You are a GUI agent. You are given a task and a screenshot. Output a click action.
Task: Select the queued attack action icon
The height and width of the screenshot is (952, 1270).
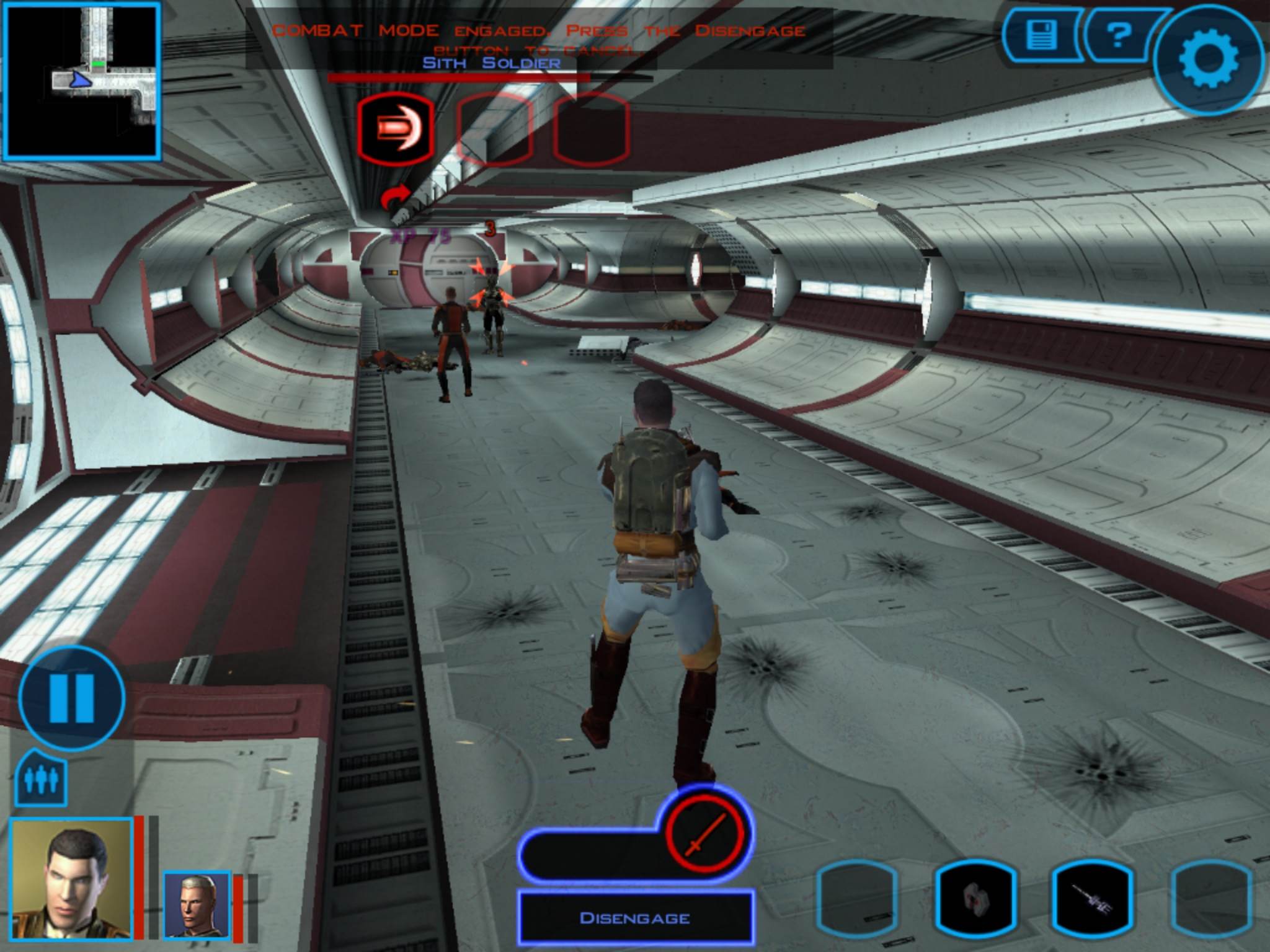click(x=395, y=129)
